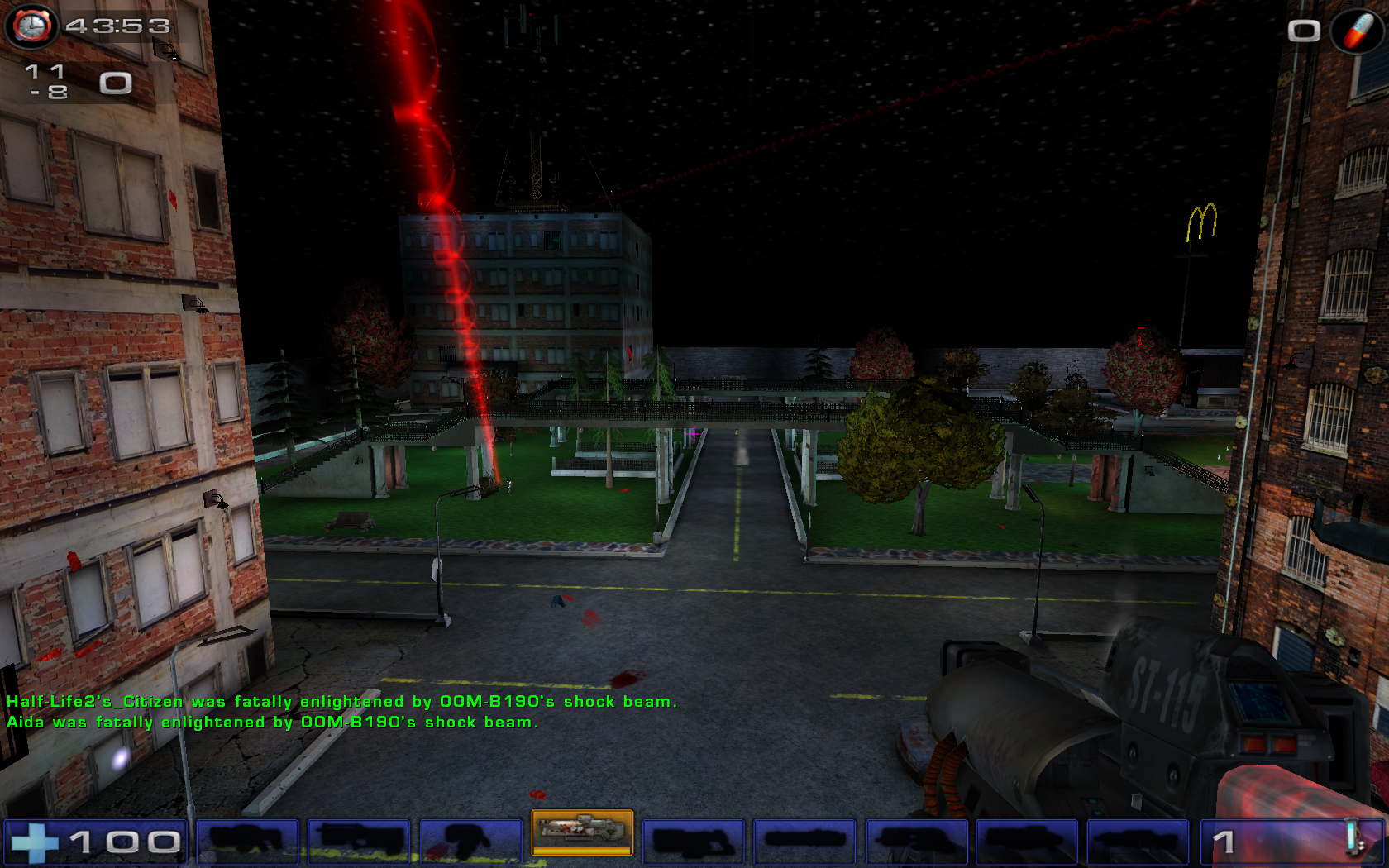Click the kill message about Half-Life2's_Citizen
Viewport: 1389px width, 868px height.
(341, 702)
